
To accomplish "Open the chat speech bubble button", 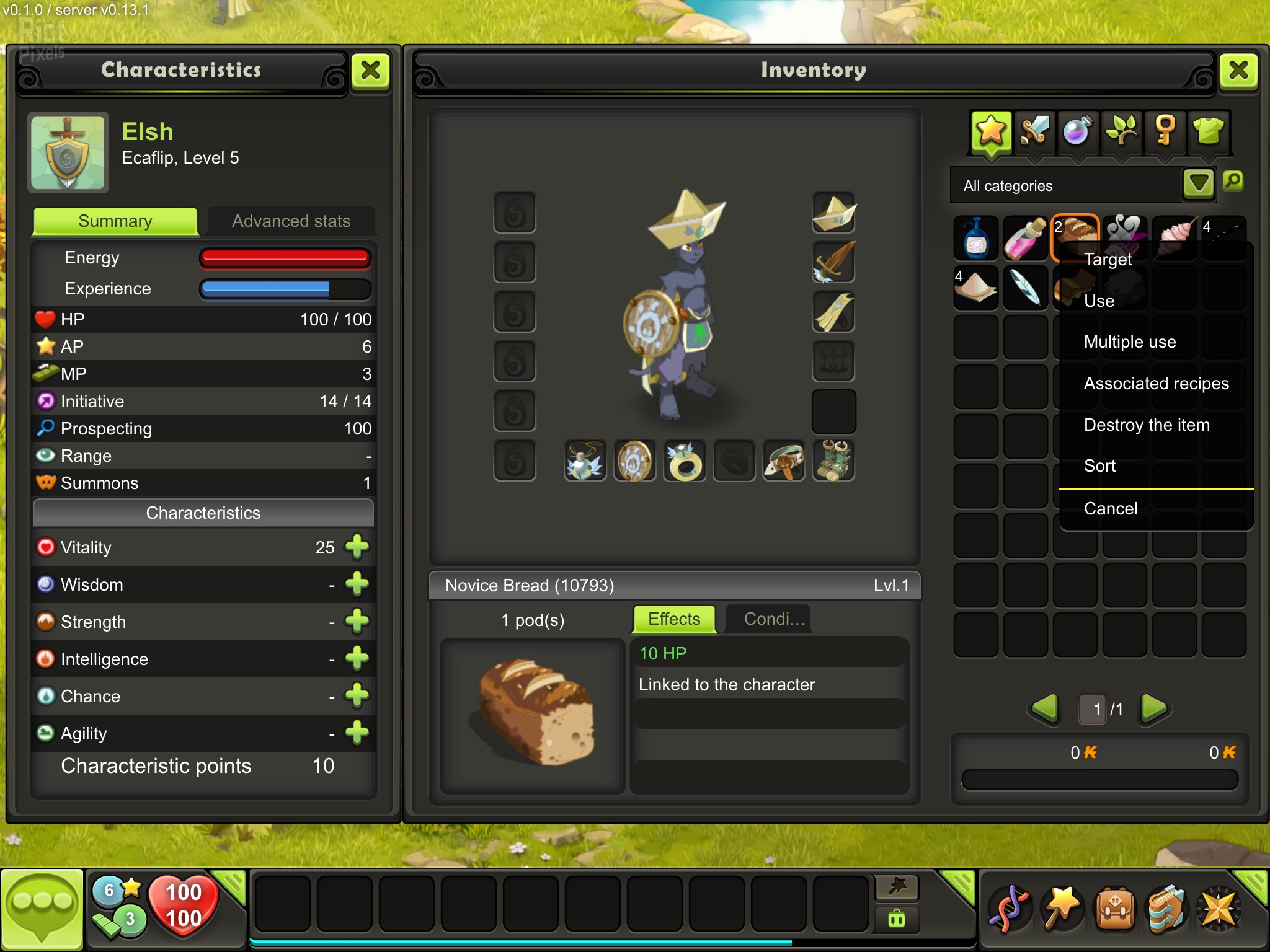I will pos(42,909).
